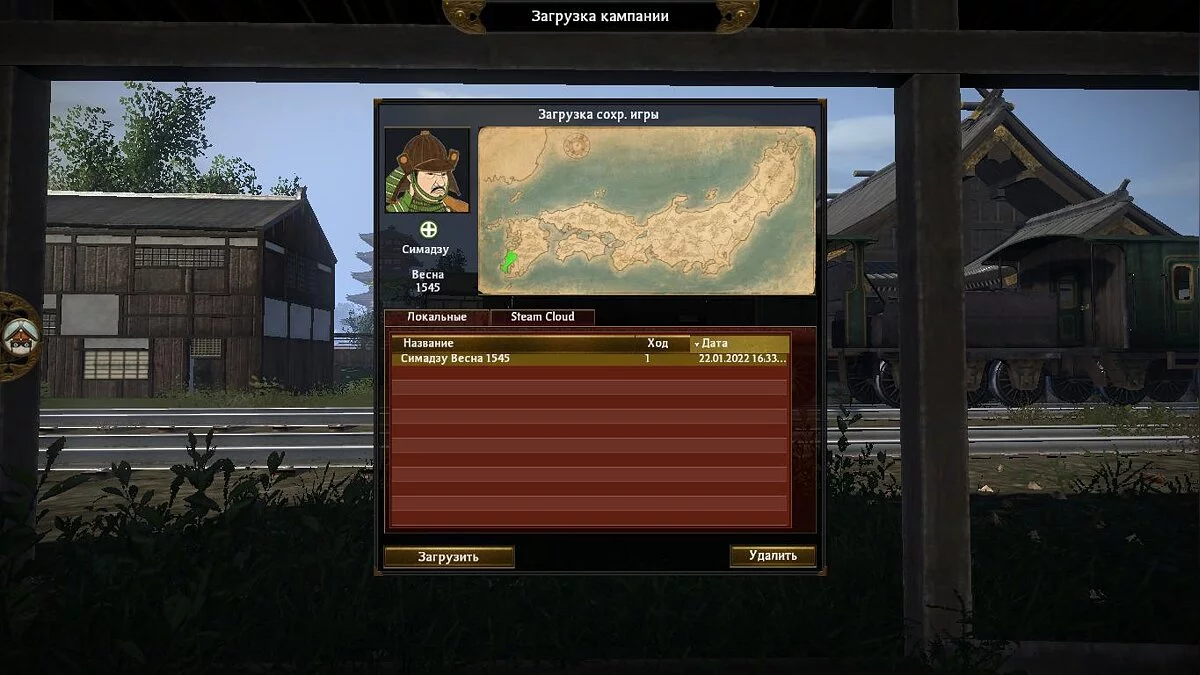Sort saves by Дата column header
Image resolution: width=1200 pixels, height=675 pixels.
[x=740, y=343]
